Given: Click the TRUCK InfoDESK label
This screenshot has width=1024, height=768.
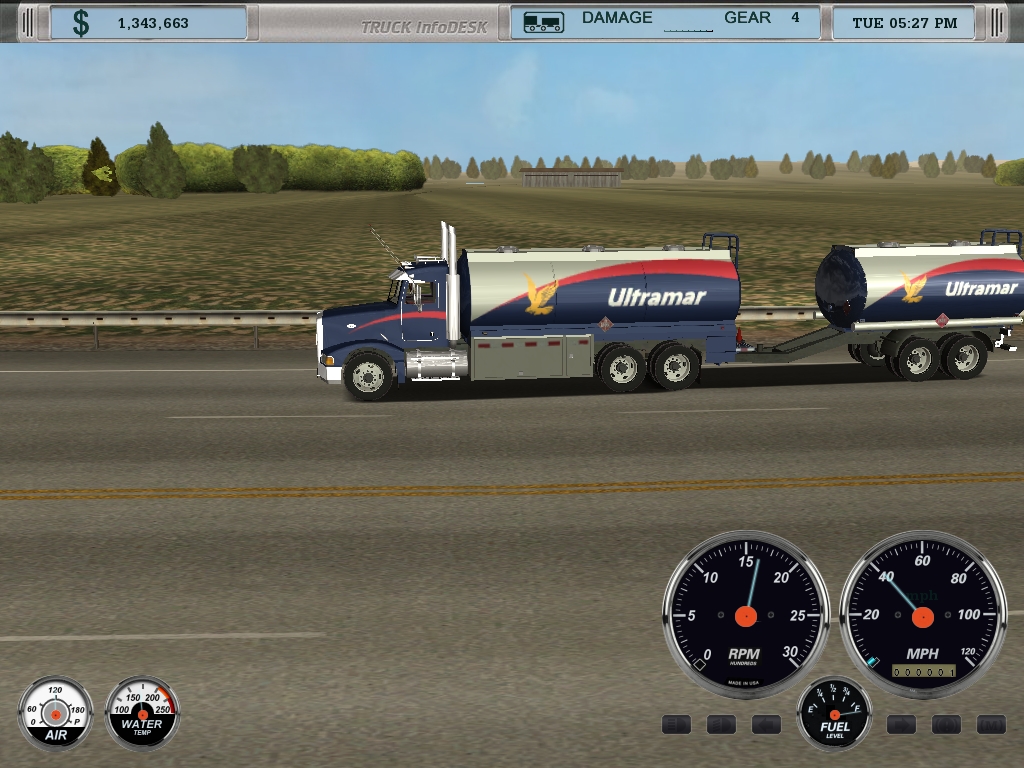Looking at the screenshot, I should coord(425,26).
